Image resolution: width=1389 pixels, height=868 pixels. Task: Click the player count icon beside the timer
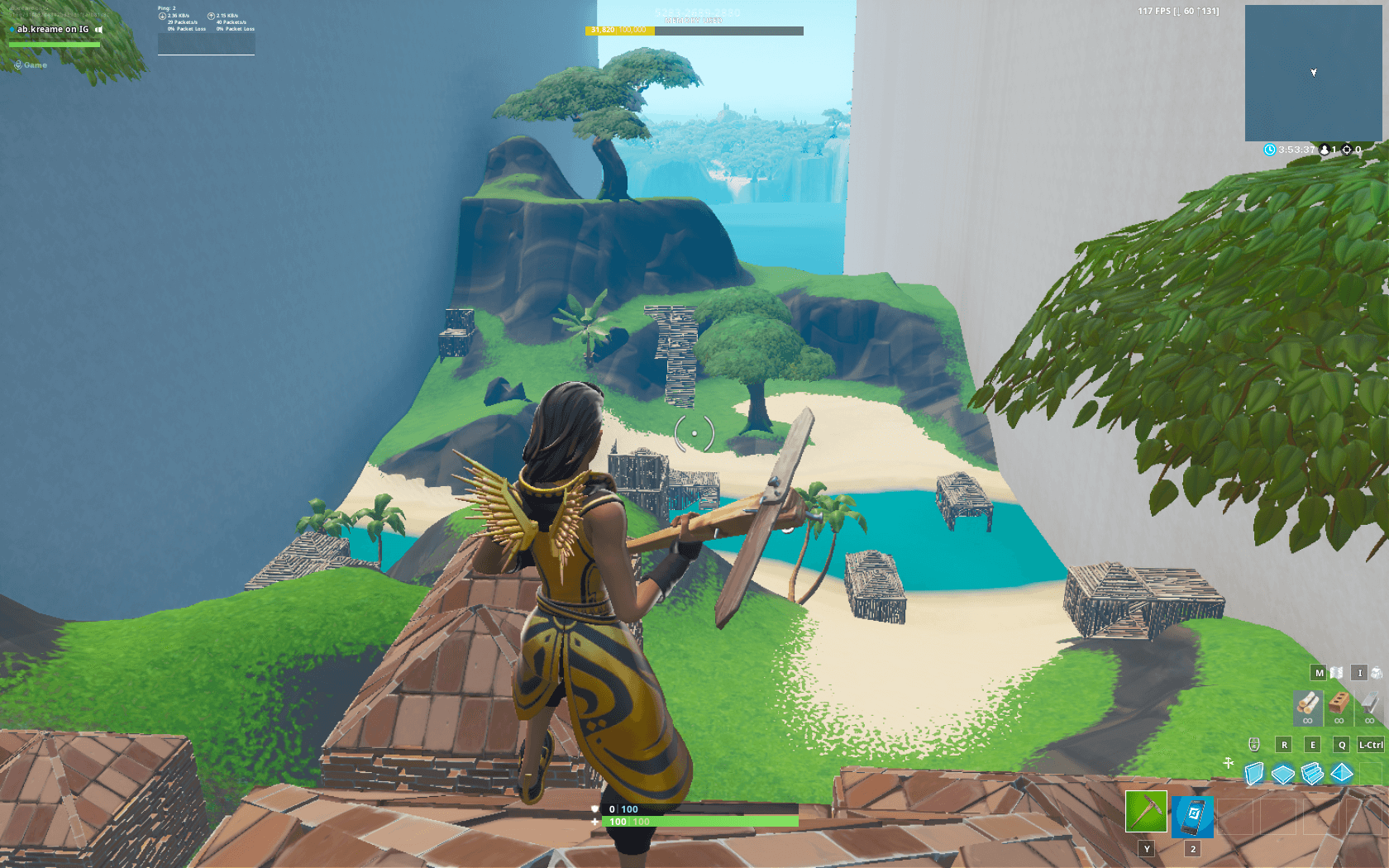pos(1326,150)
